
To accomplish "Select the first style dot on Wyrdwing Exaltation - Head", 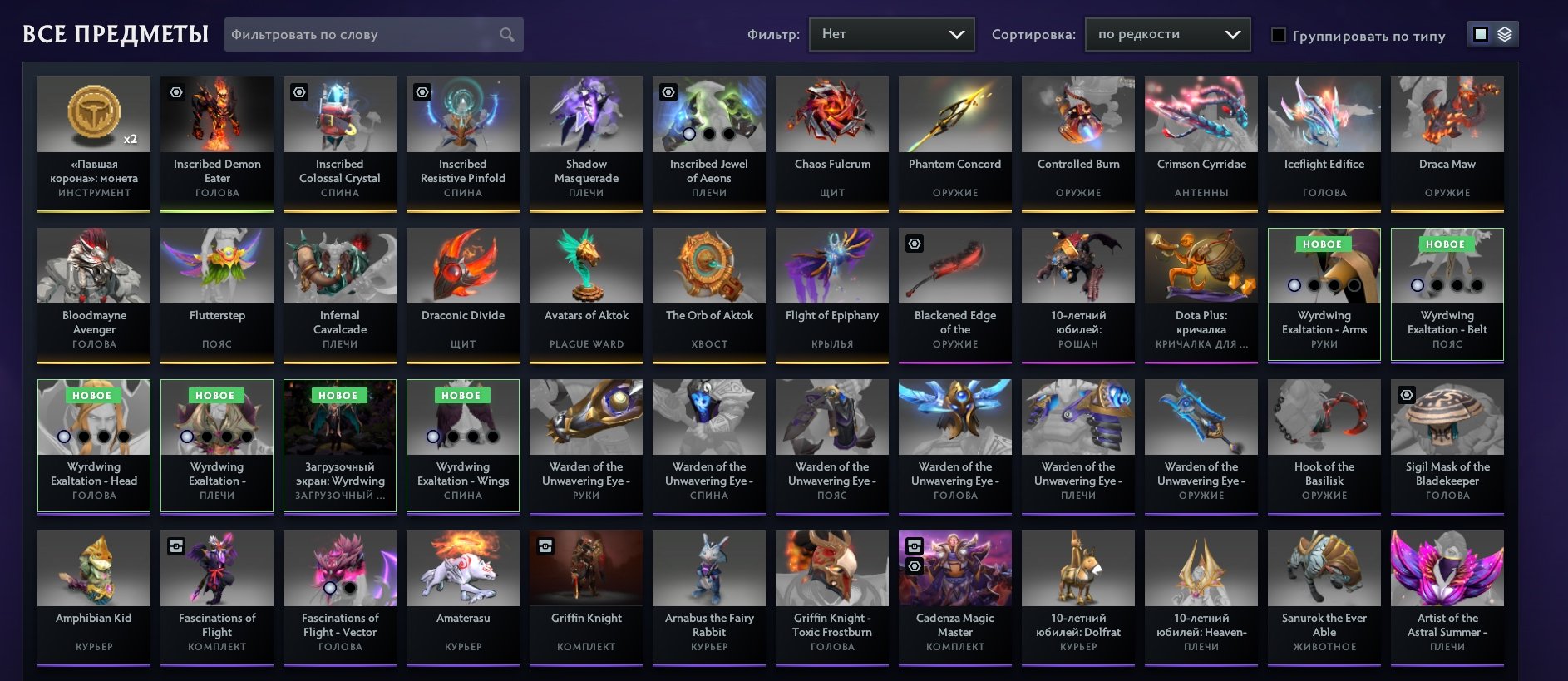I will (x=63, y=436).
